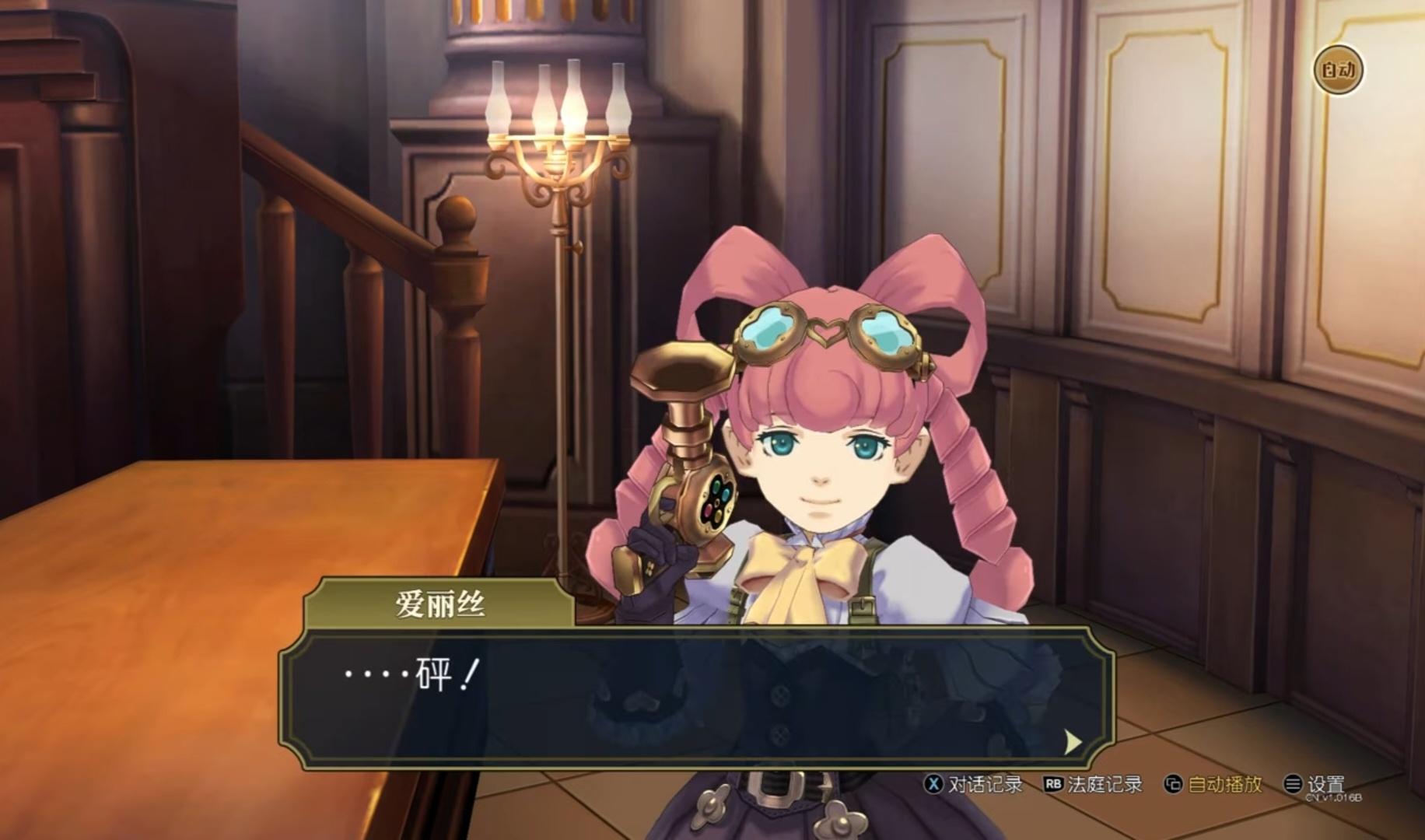
Task: Toggle the round 自动 auto badge
Action: tap(1338, 71)
